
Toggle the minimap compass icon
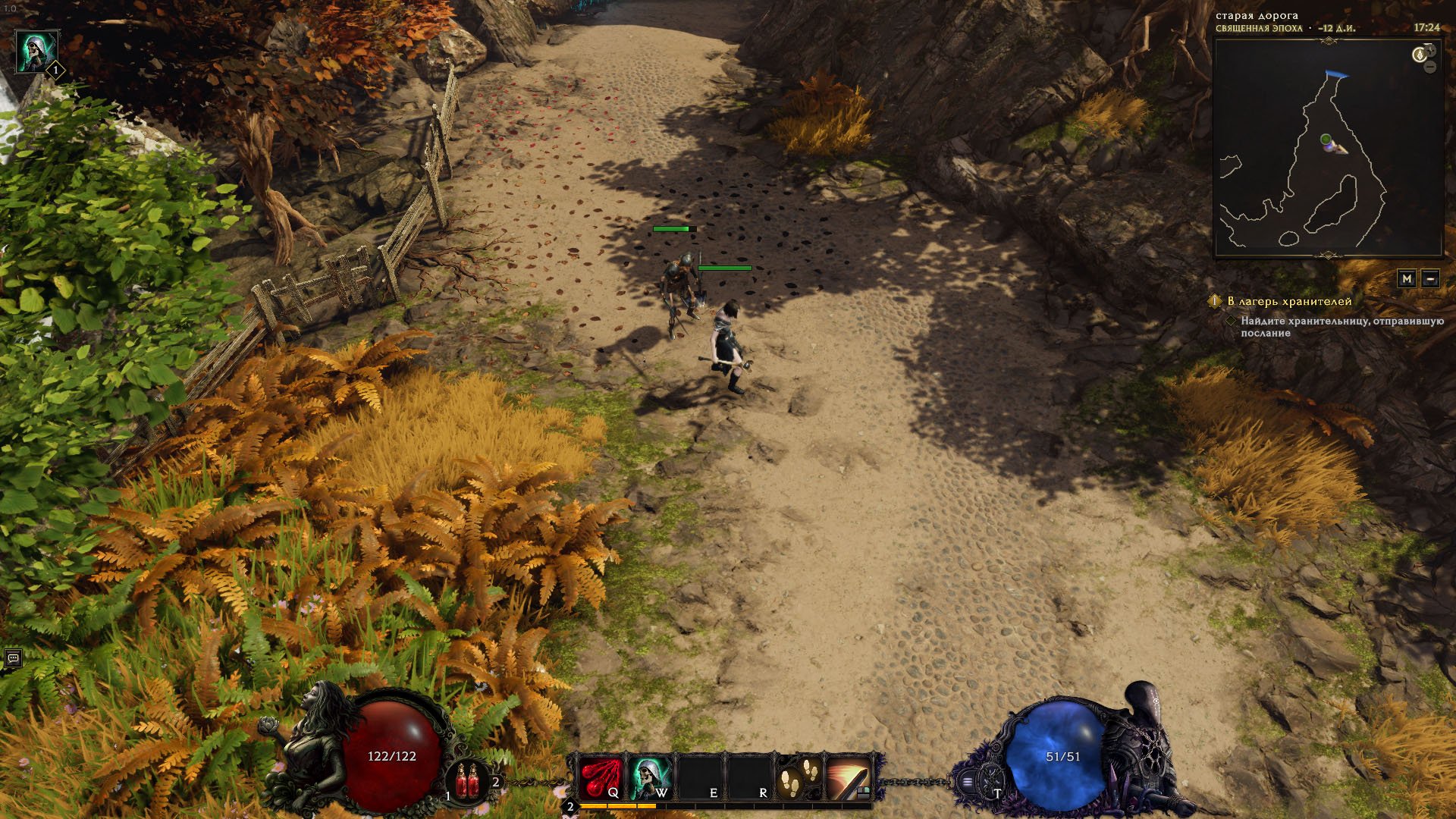click(1420, 55)
